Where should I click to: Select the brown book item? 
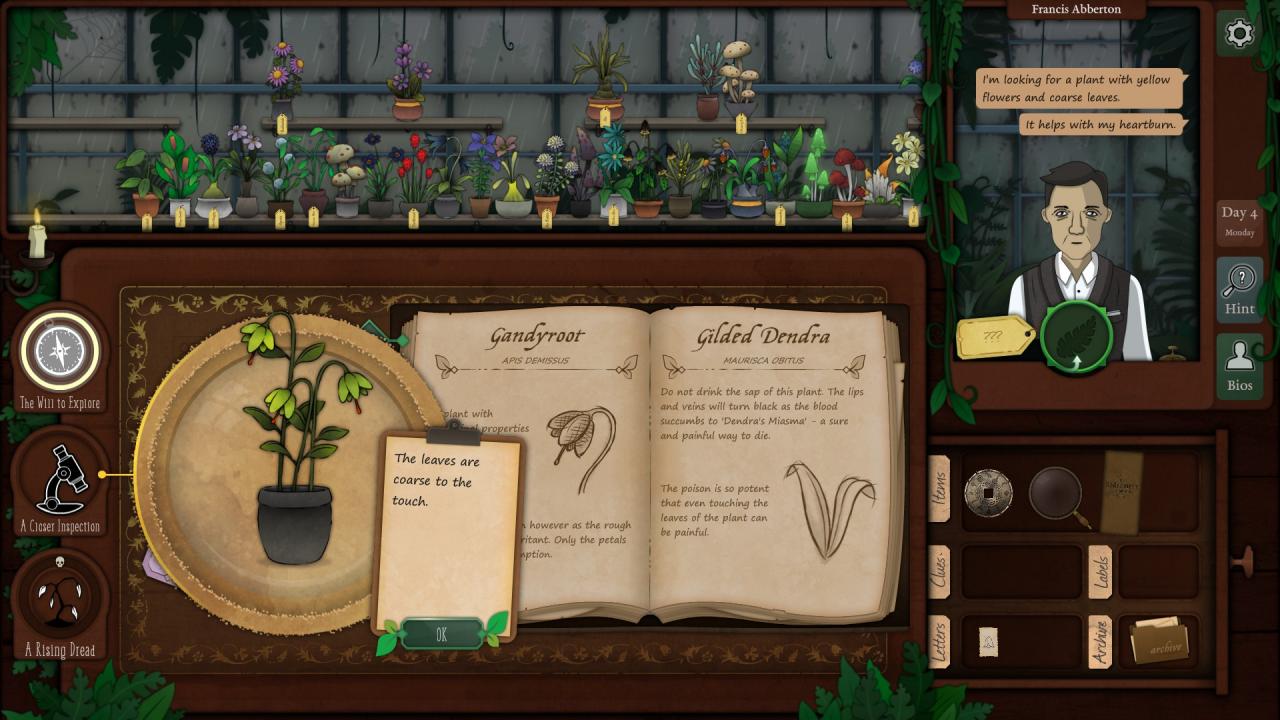[x=1121, y=491]
